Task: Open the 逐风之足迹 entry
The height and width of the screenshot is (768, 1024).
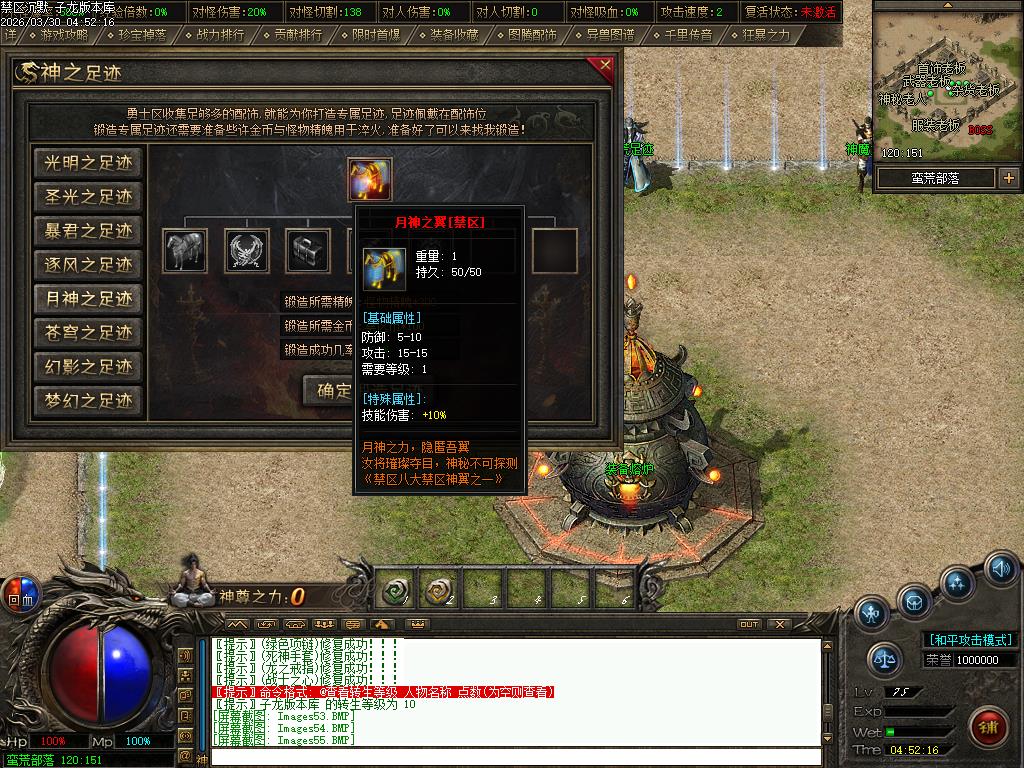Action: [88, 265]
